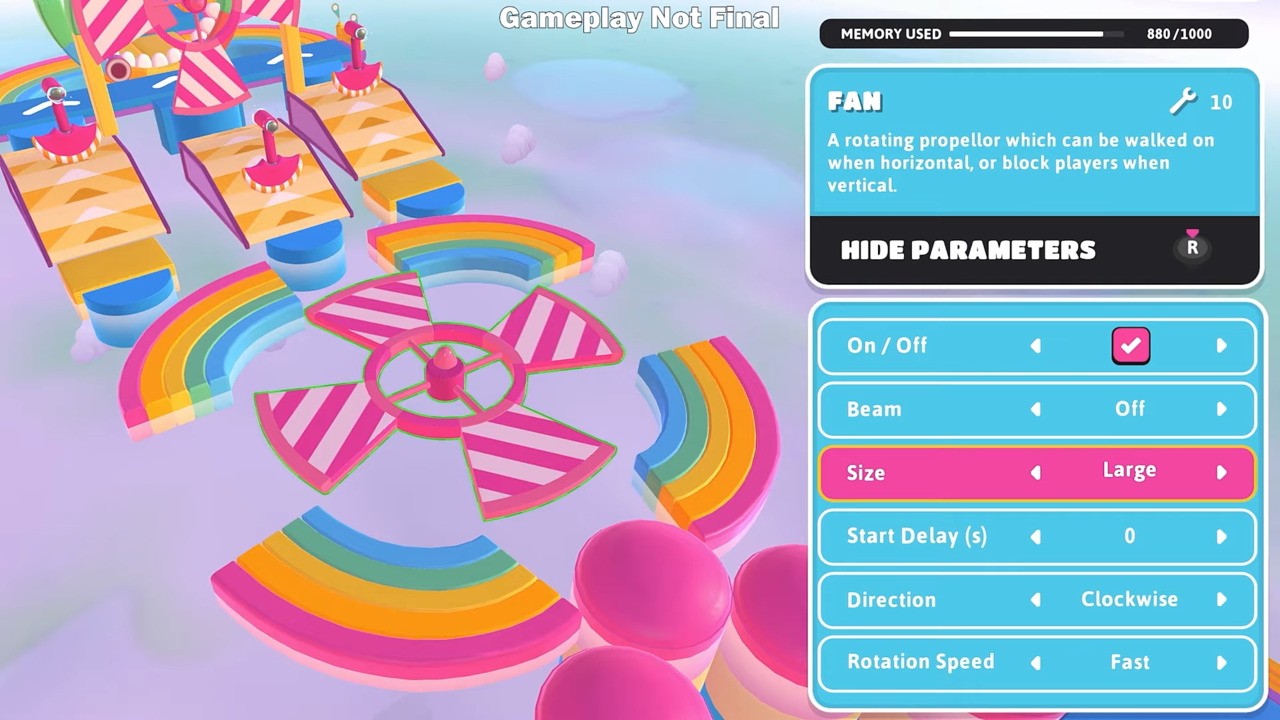Click the wrench cost icon in the FAN panel
Viewport: 1280px width, 720px height.
click(x=1183, y=102)
